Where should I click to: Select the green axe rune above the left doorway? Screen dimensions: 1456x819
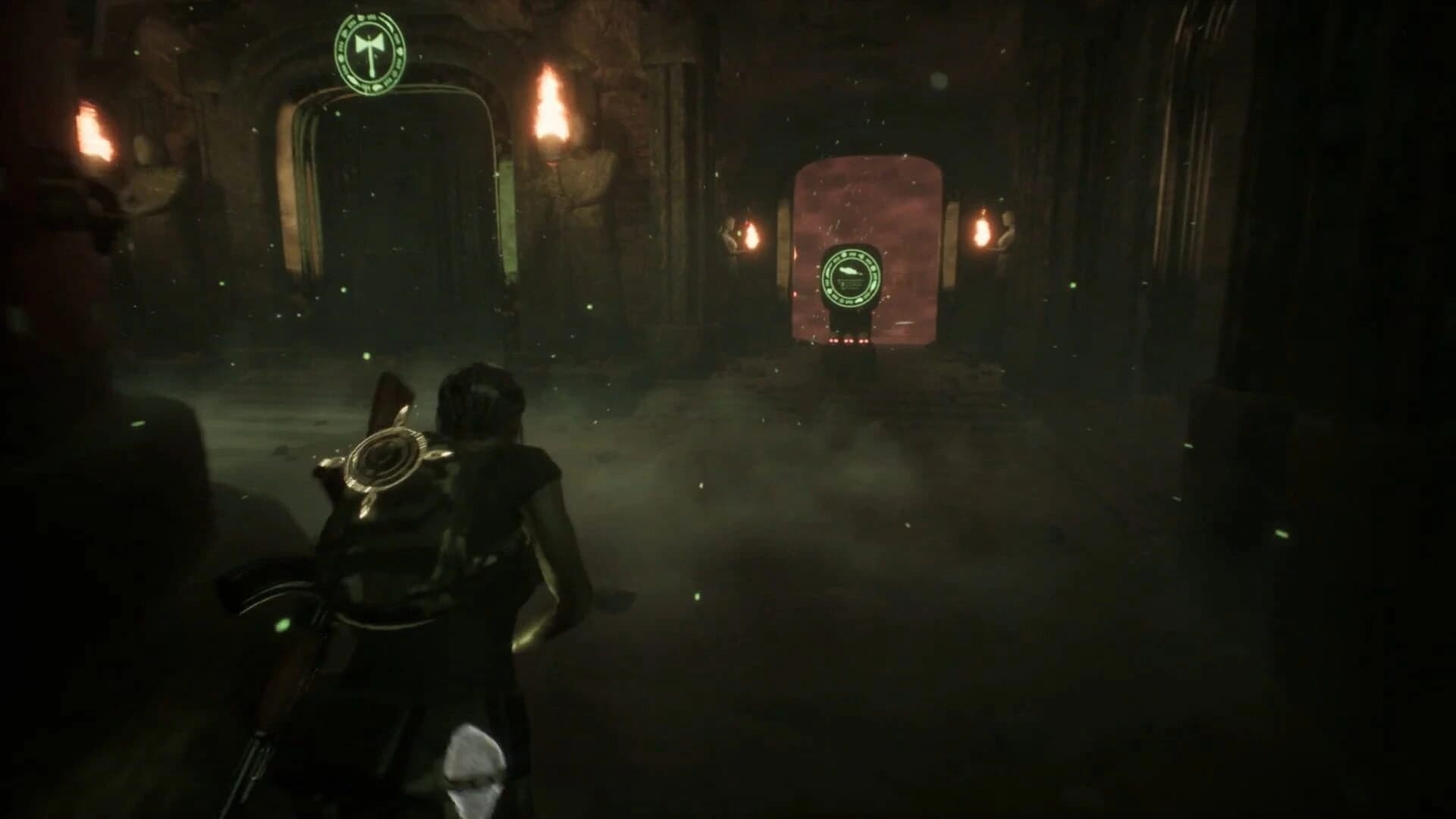point(369,53)
